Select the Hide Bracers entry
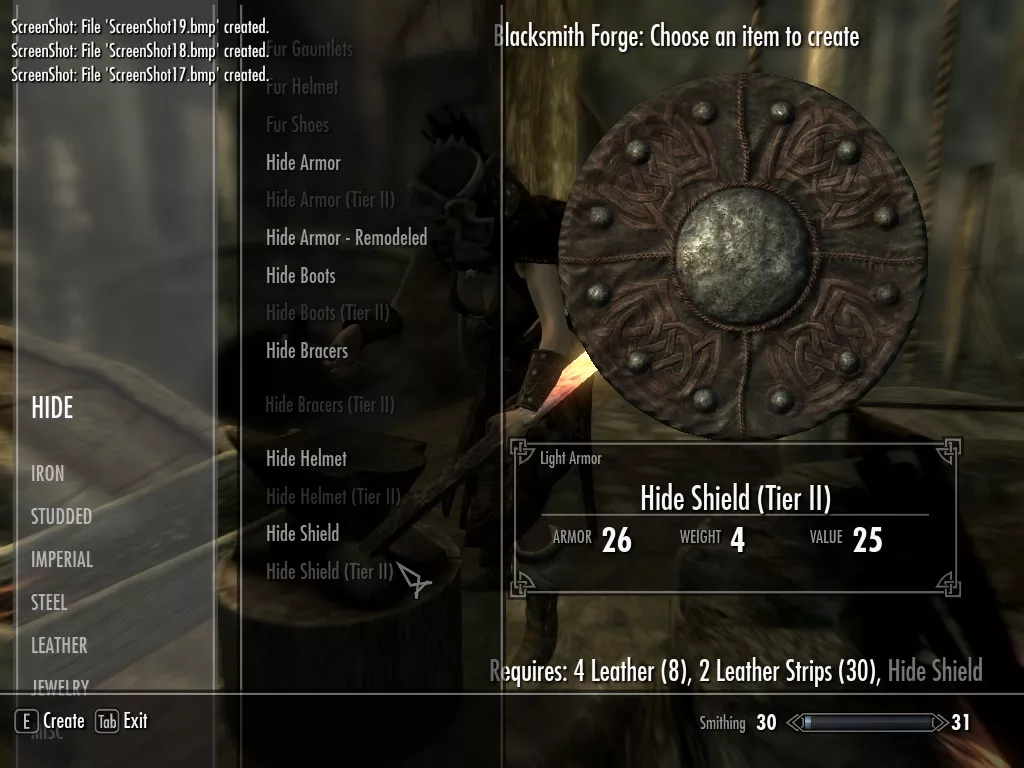Screen dimensions: 1024x768 tap(307, 351)
